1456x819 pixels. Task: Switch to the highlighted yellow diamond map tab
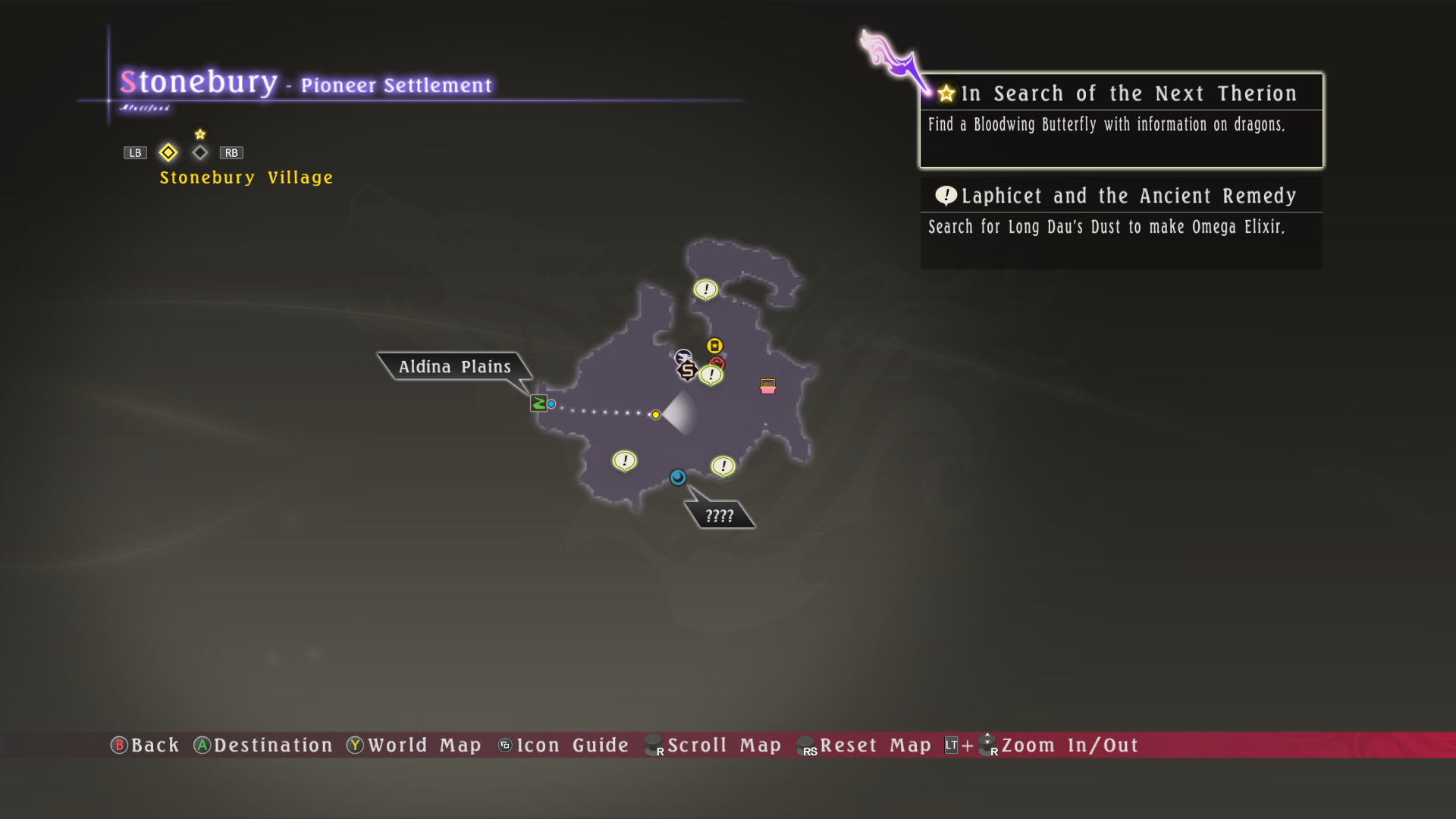pyautogui.click(x=168, y=152)
